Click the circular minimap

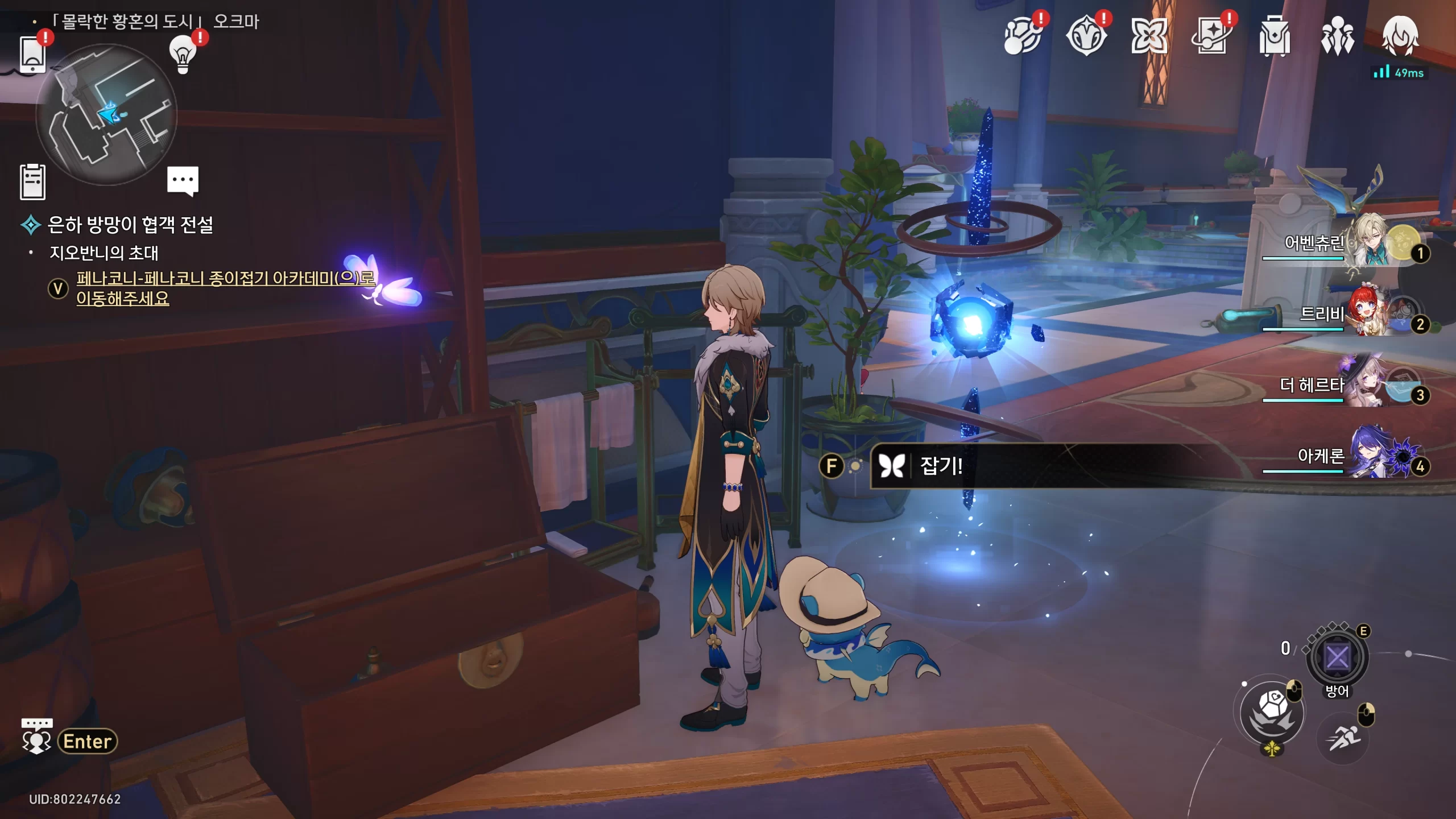[106, 115]
